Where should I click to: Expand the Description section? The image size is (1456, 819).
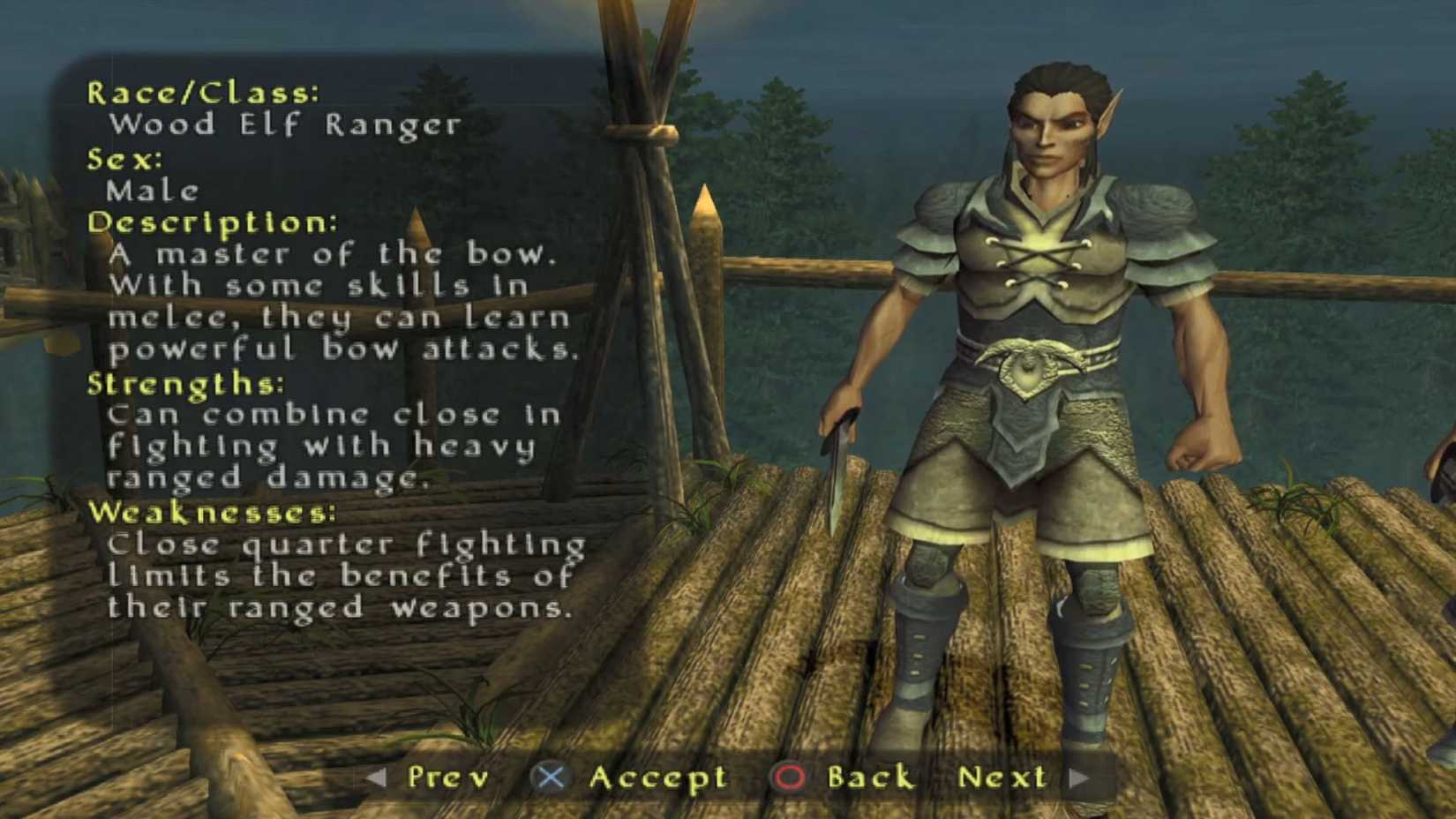212,223
